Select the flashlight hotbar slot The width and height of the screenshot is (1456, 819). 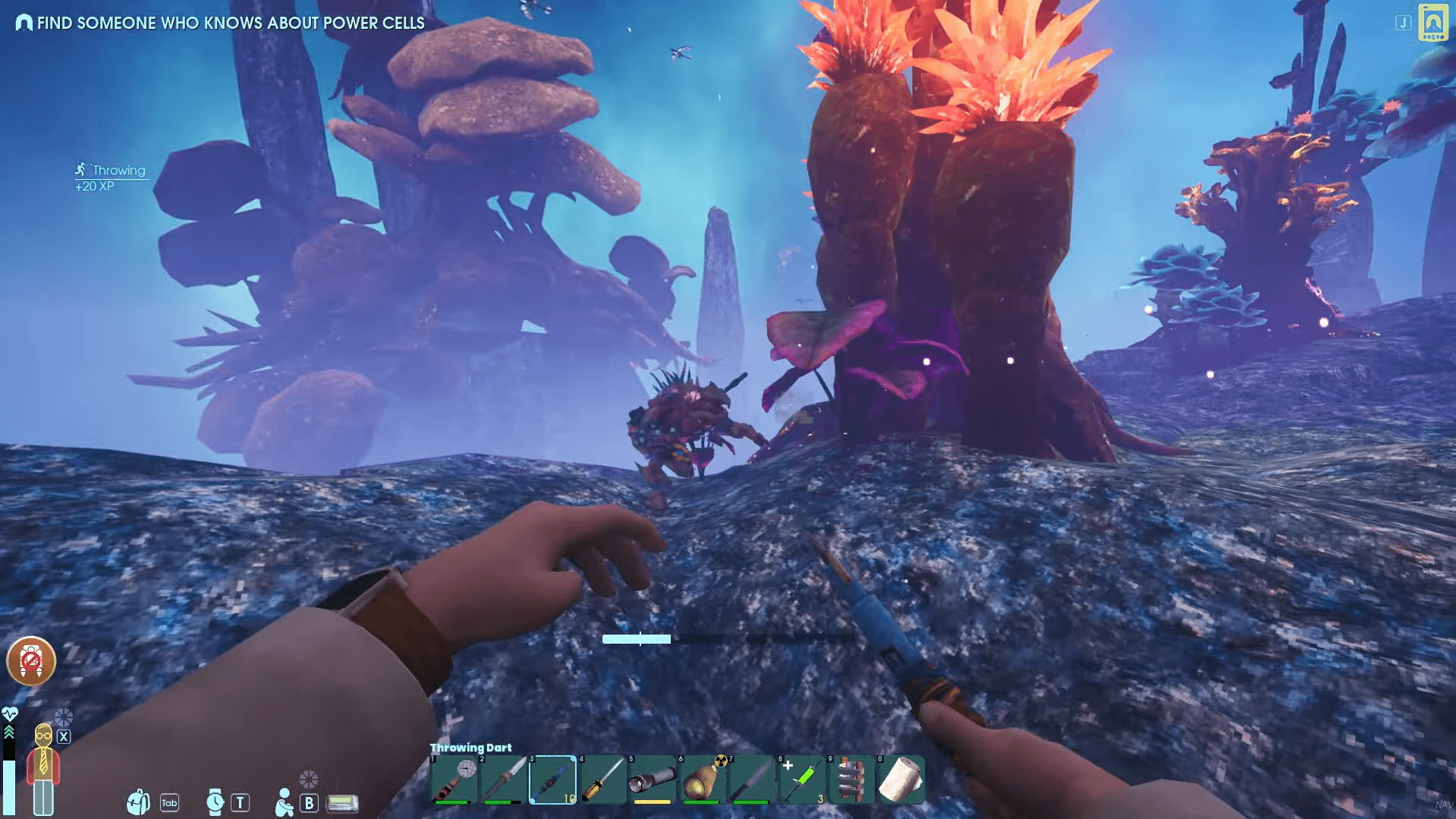653,779
